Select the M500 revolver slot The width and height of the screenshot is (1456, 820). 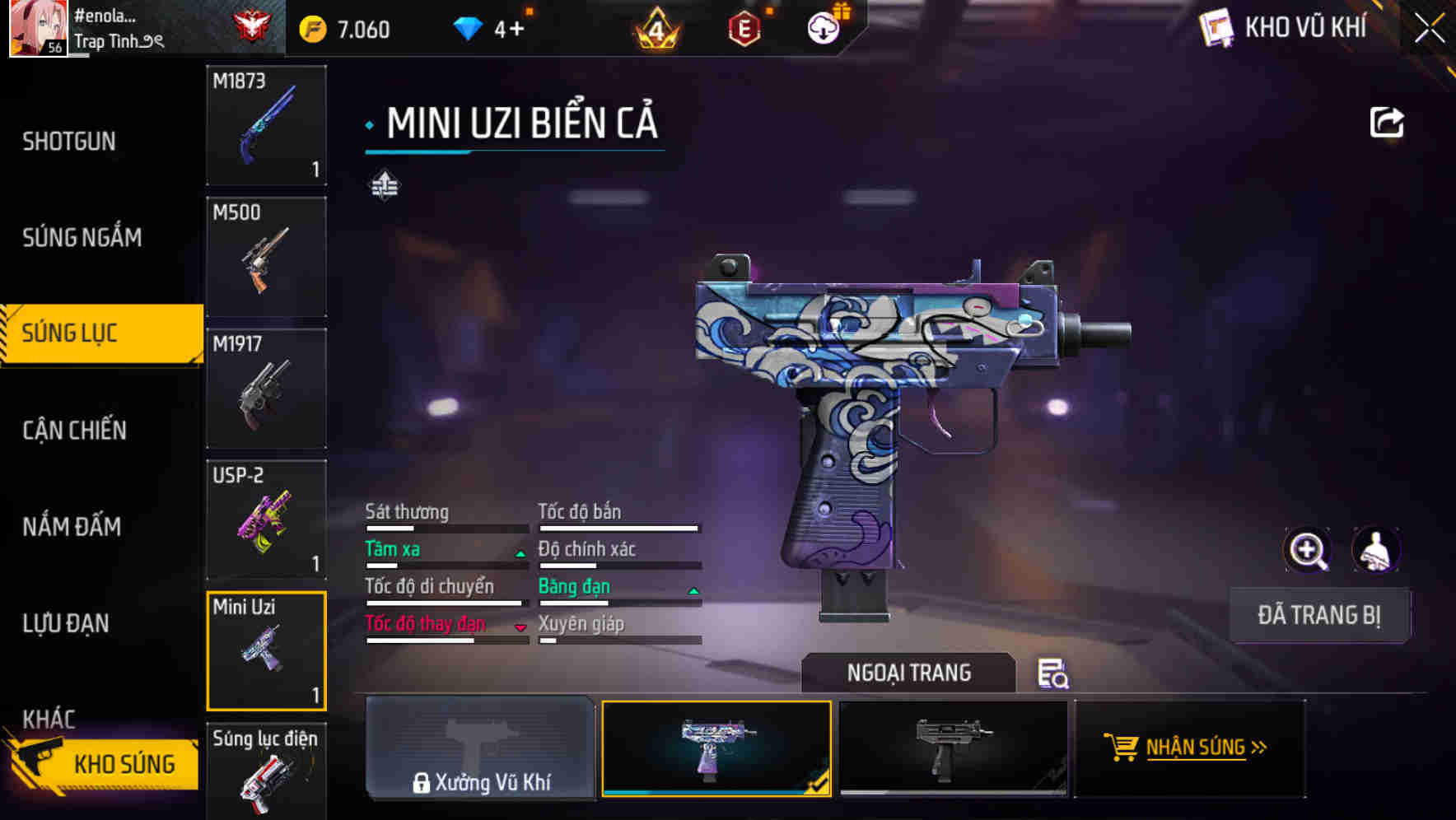[x=266, y=257]
